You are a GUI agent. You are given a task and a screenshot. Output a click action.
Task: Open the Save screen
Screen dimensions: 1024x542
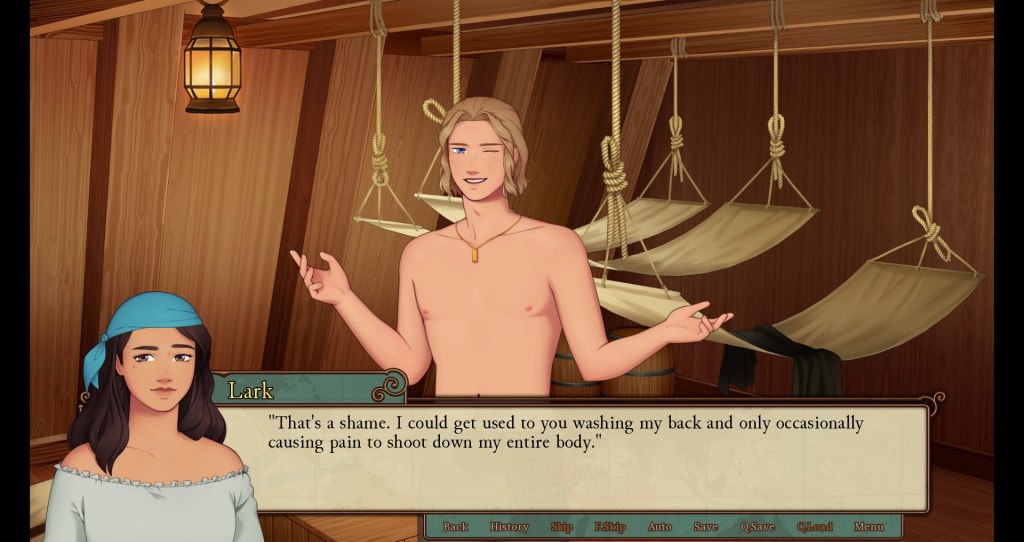click(705, 527)
